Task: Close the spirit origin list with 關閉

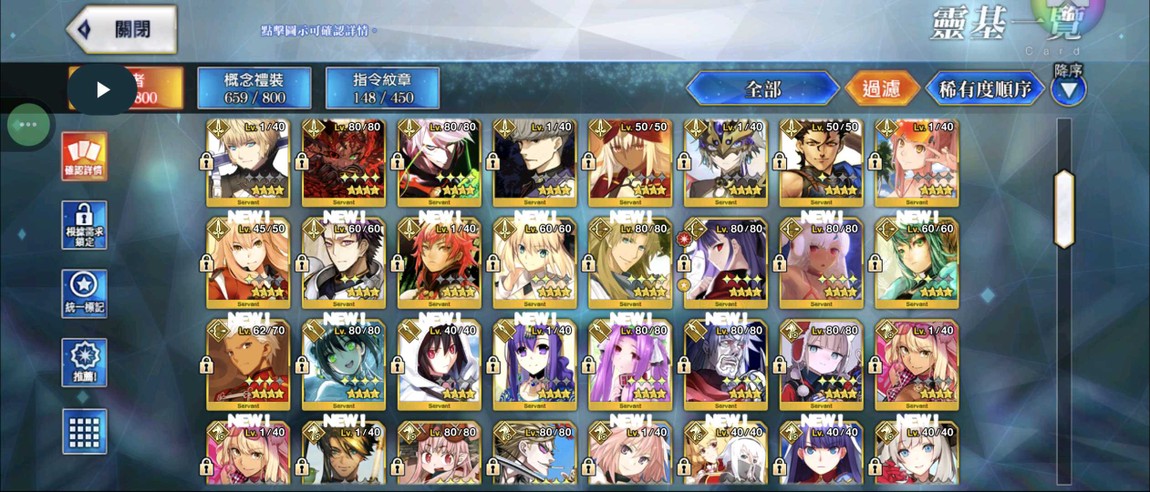Action: tap(123, 29)
